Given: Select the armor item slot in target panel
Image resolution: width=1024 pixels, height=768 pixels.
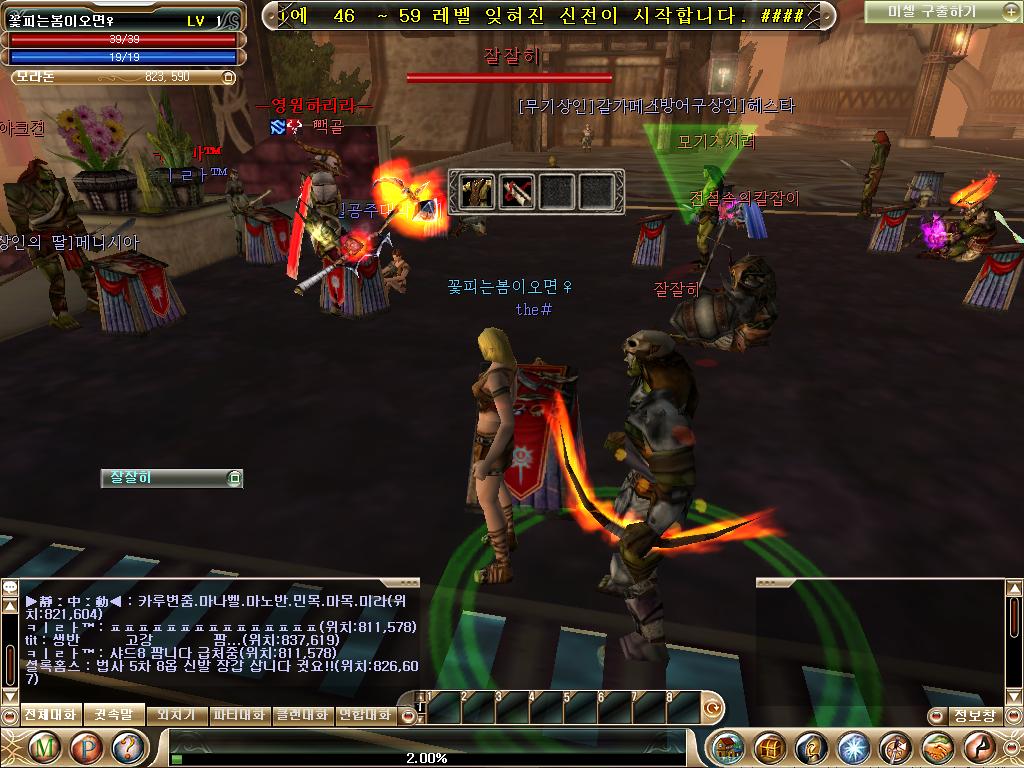Looking at the screenshot, I should pos(477,191).
